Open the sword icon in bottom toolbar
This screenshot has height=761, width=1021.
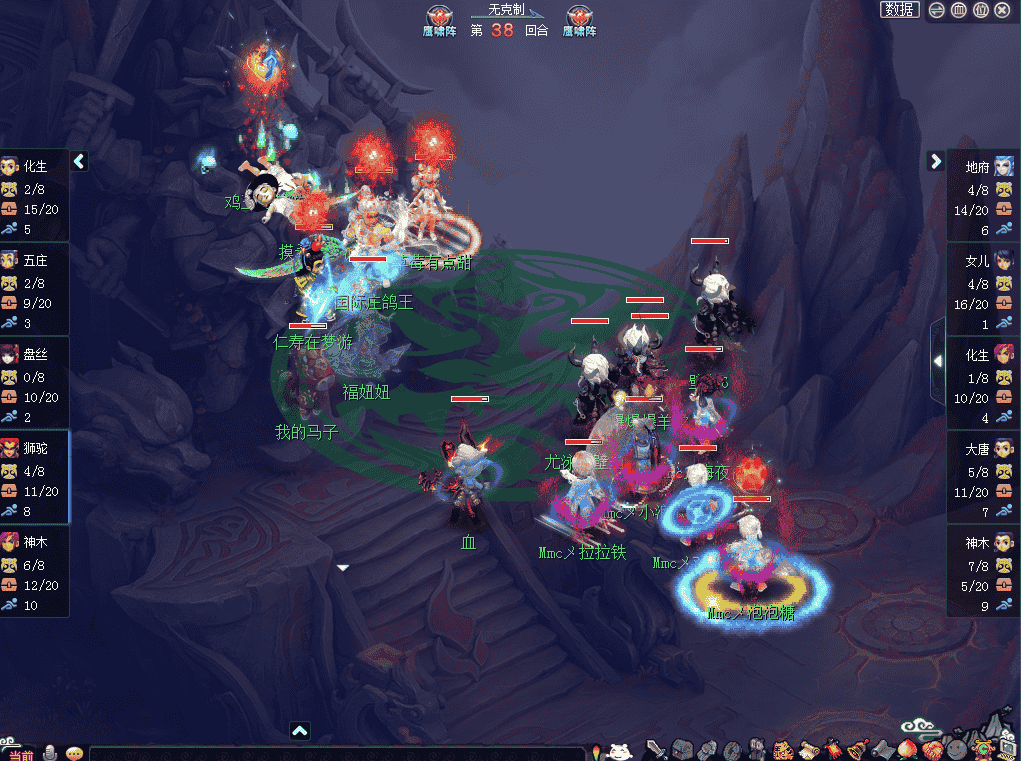coord(656,749)
